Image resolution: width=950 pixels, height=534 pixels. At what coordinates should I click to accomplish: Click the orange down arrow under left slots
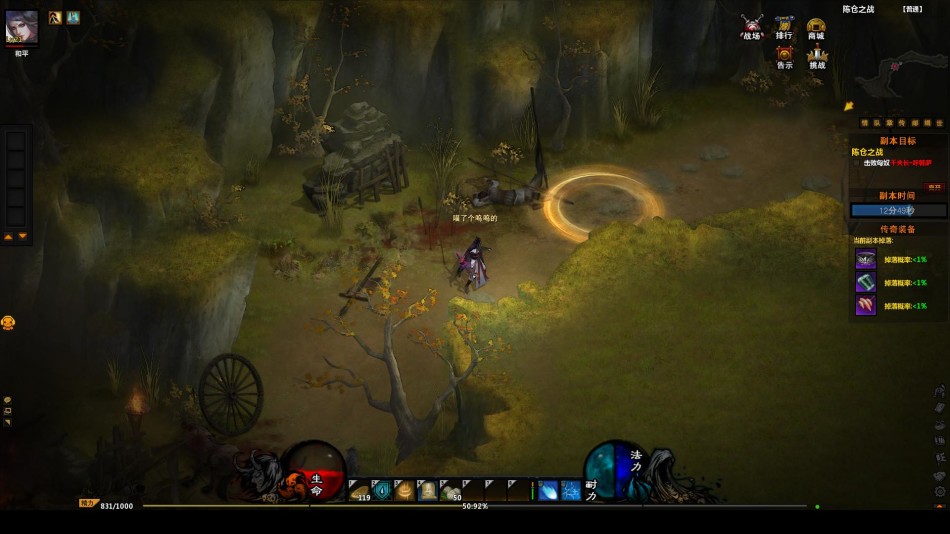click(23, 237)
